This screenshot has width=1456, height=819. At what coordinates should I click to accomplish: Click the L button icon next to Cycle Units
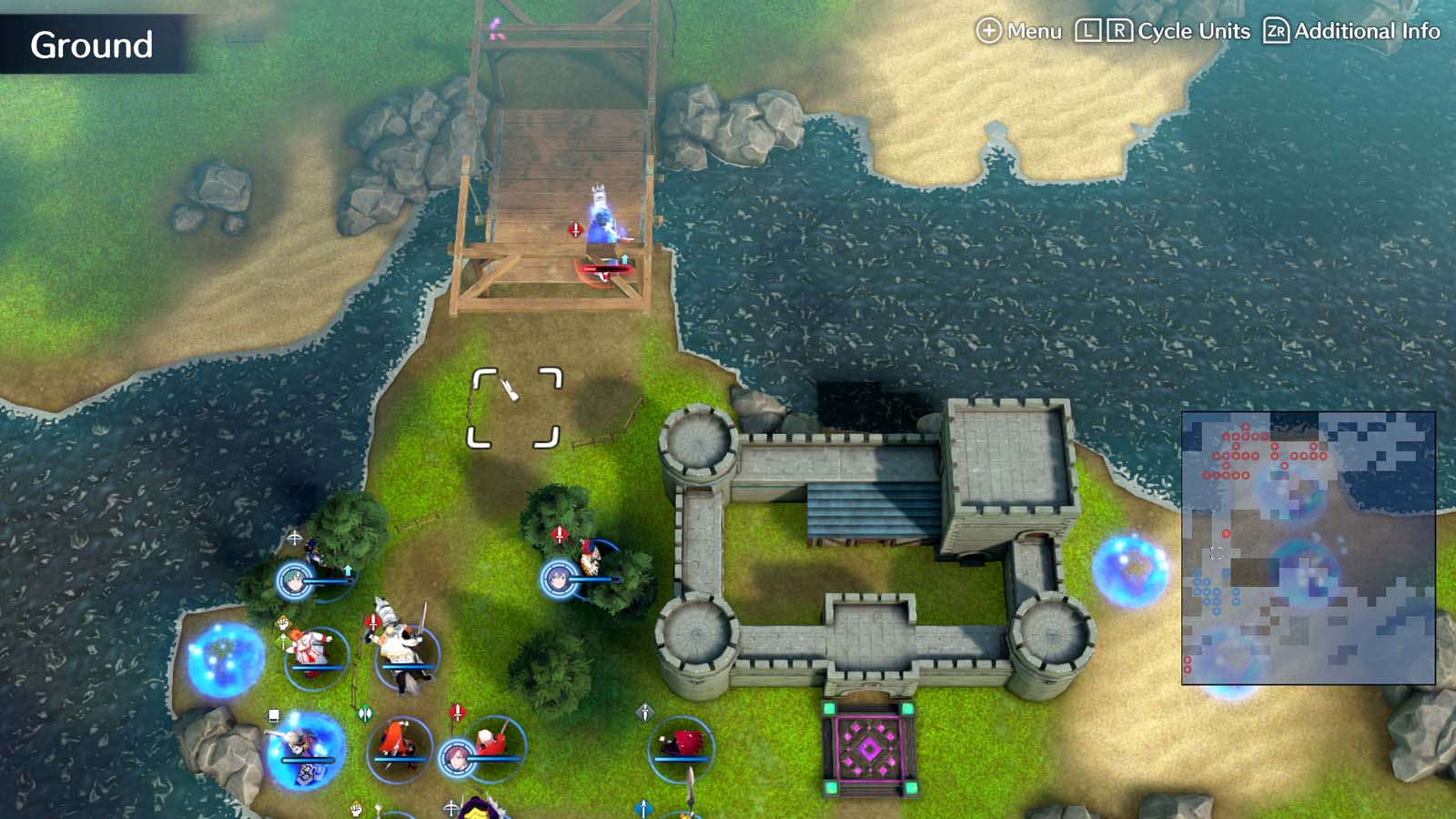[x=1089, y=30]
